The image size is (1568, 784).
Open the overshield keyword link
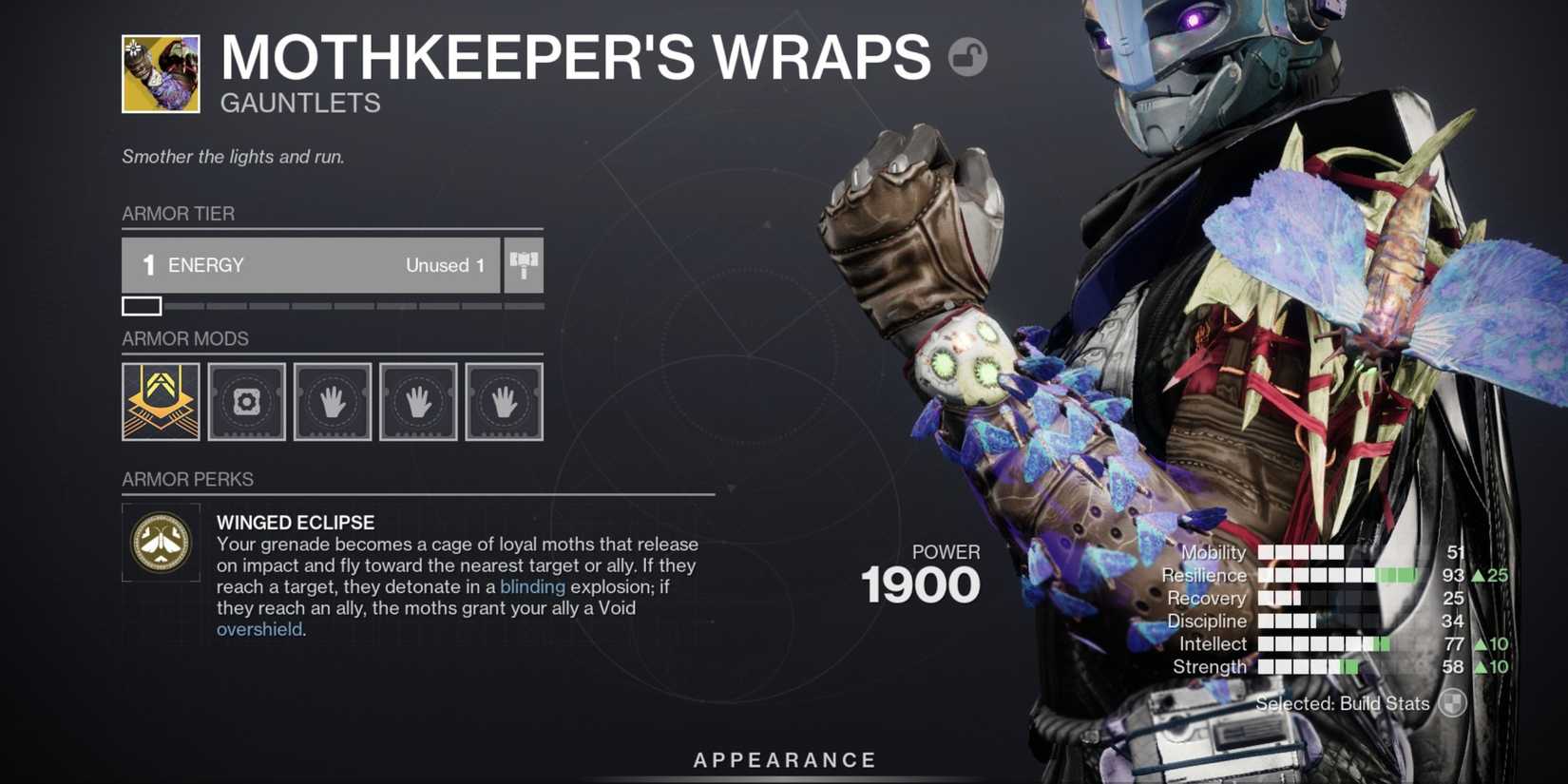point(258,629)
